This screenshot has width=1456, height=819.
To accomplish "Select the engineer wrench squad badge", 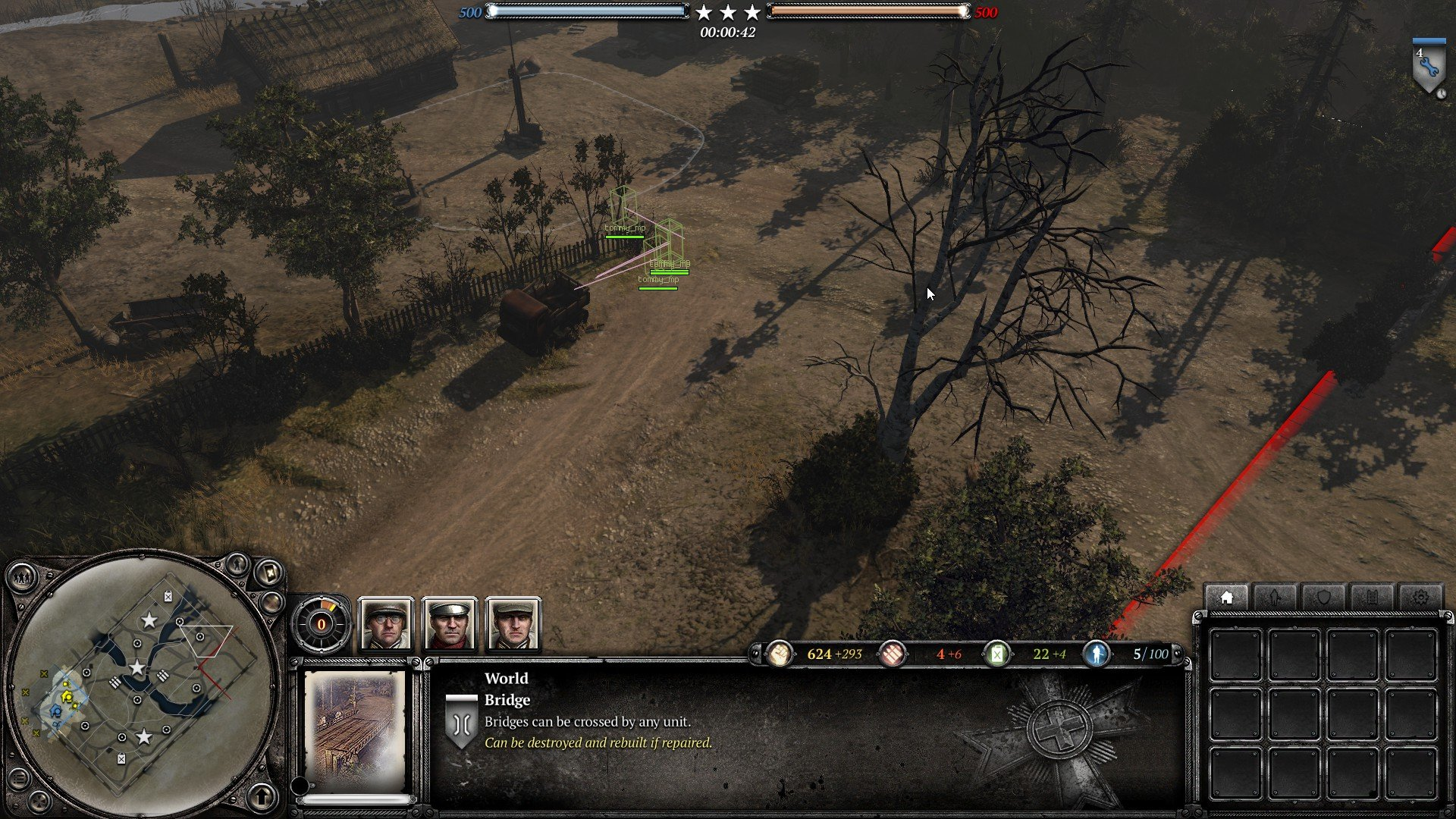I will (x=1429, y=68).
